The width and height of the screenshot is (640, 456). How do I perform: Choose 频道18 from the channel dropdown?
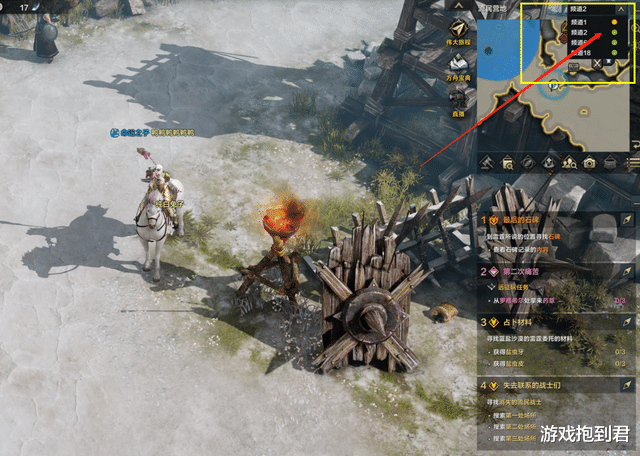[x=582, y=54]
